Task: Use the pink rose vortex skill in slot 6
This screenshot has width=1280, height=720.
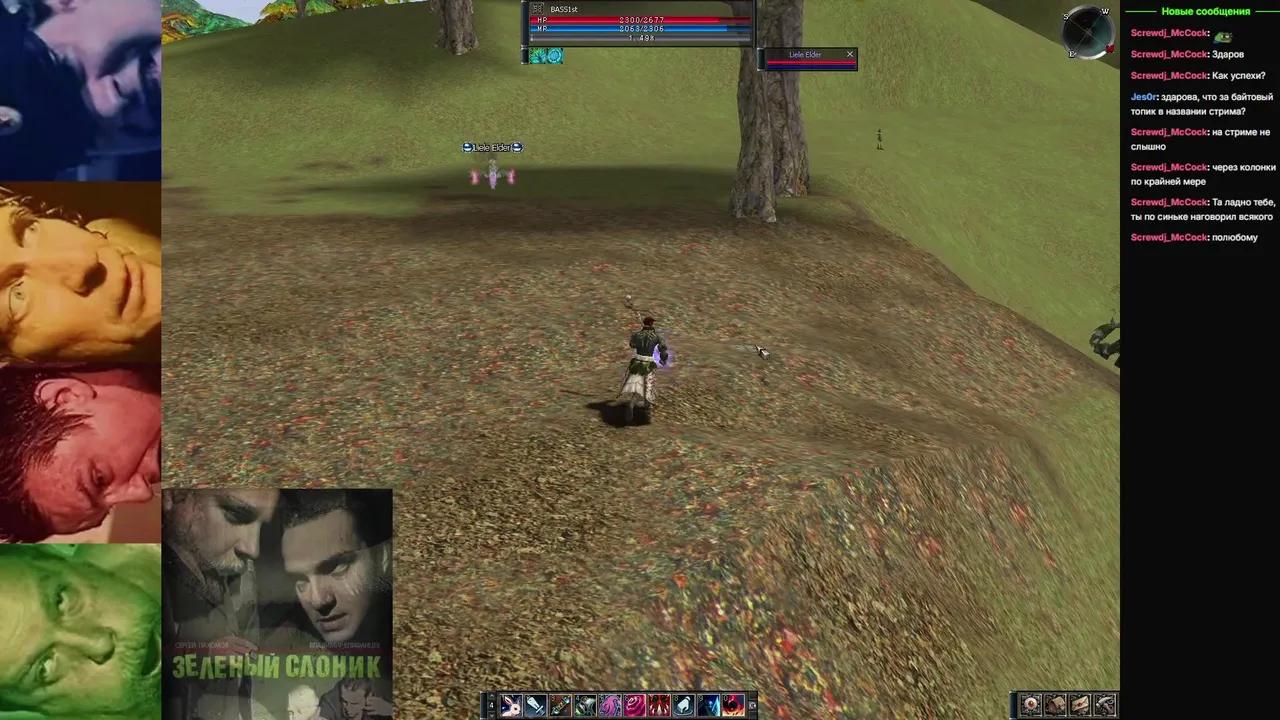Action: tap(634, 706)
